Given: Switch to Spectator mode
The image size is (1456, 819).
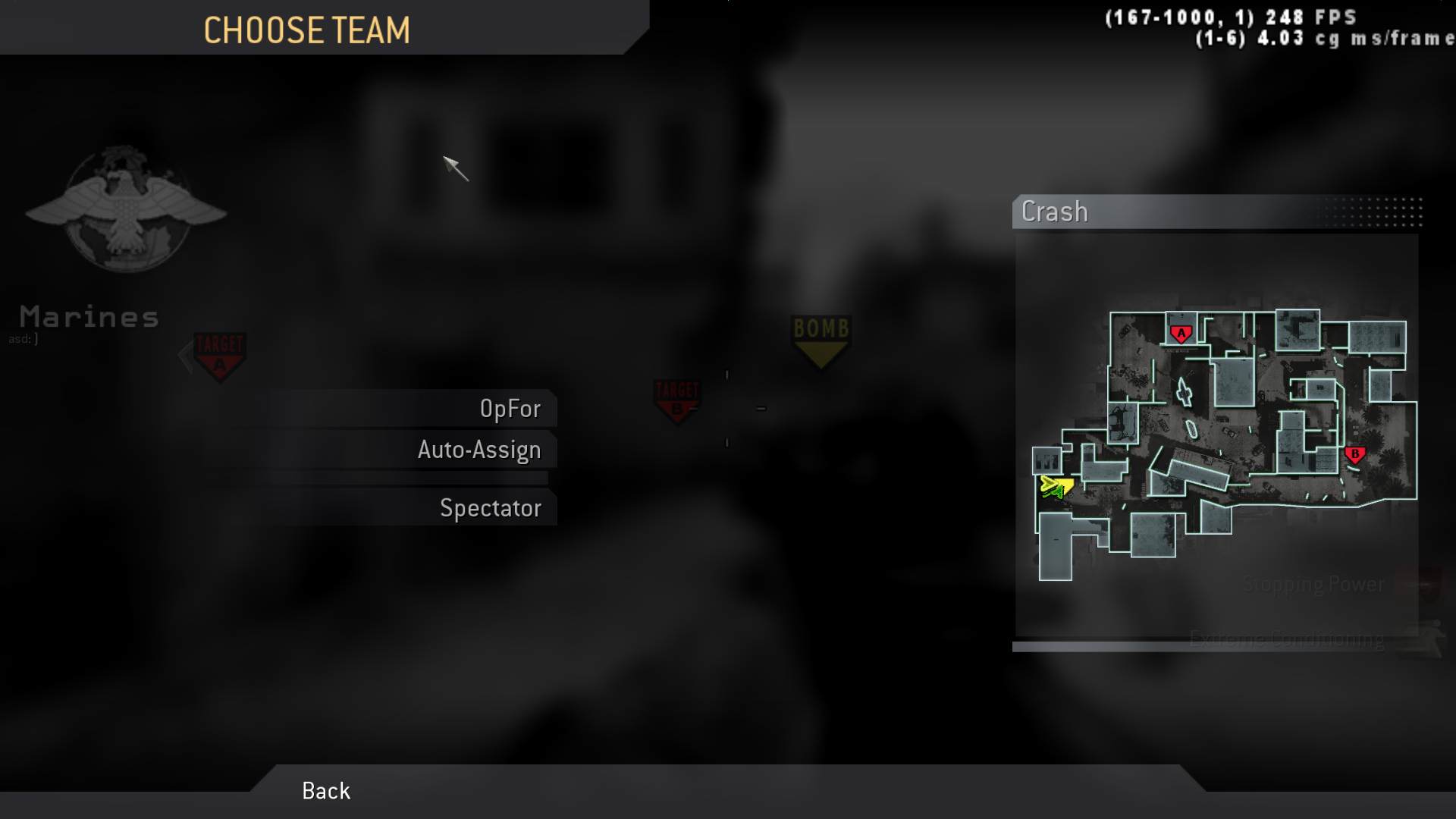Looking at the screenshot, I should tap(490, 507).
